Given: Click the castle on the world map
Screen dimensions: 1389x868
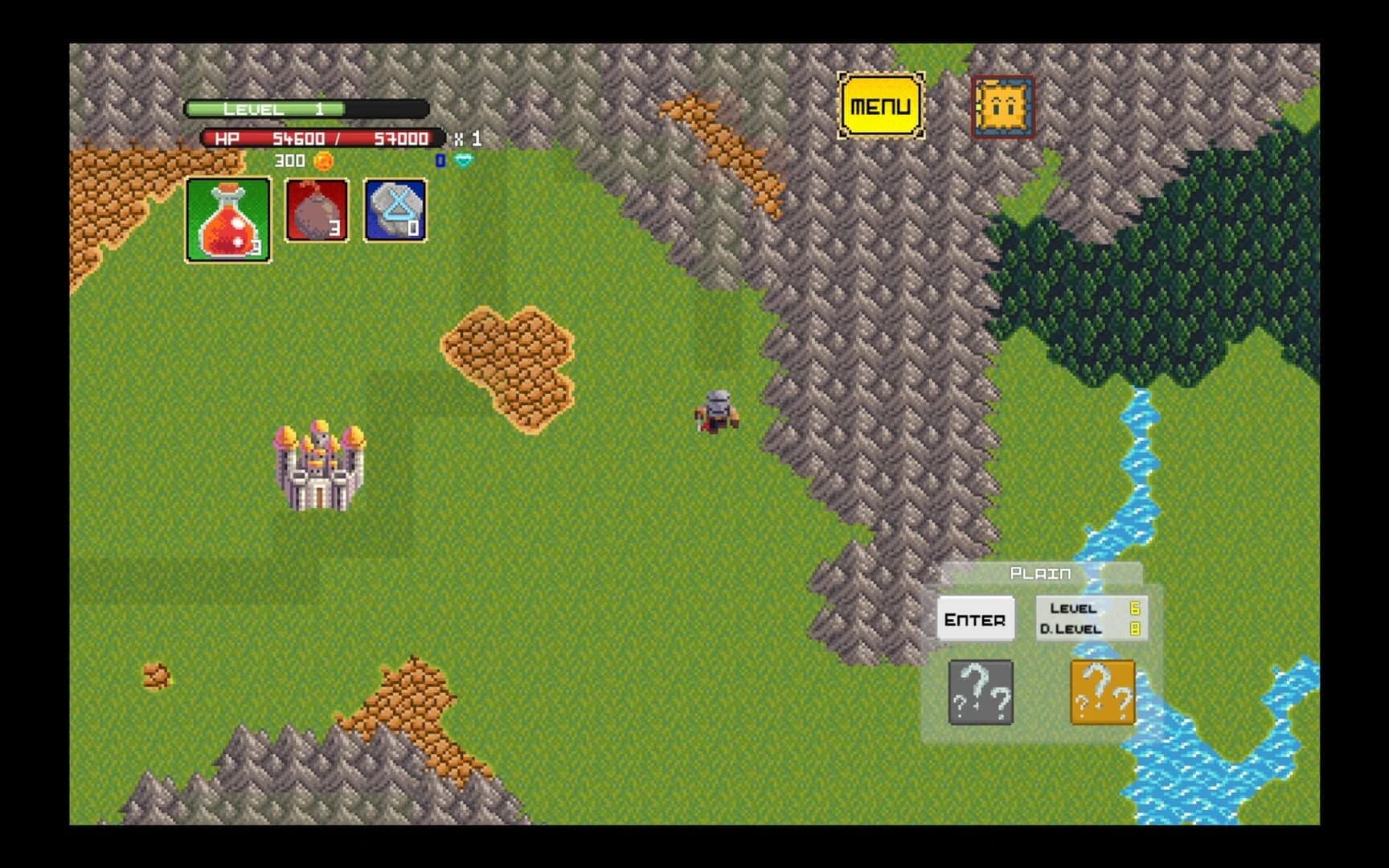Looking at the screenshot, I should tap(320, 466).
